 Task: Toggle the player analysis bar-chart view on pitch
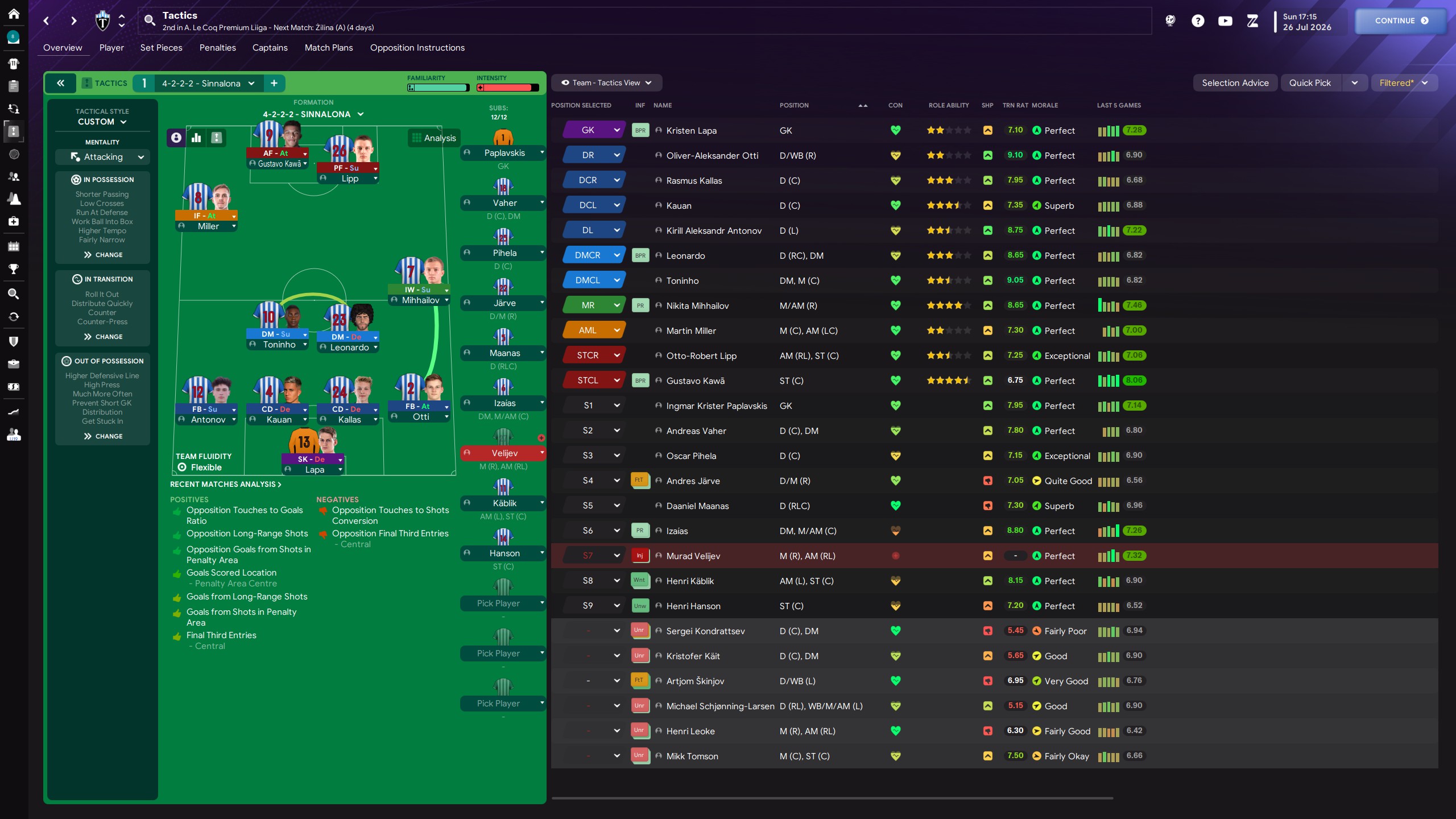196,138
